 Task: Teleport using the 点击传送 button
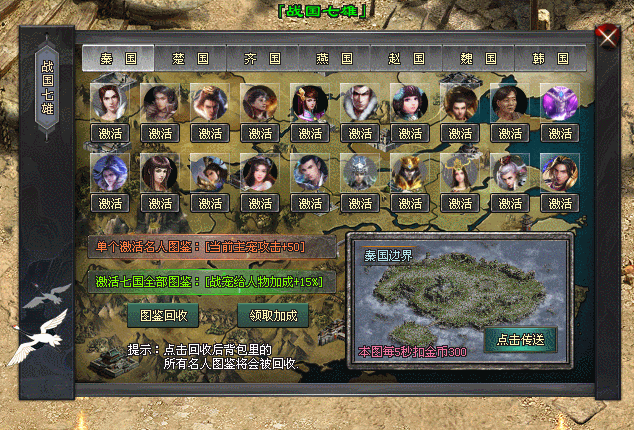pos(520,339)
